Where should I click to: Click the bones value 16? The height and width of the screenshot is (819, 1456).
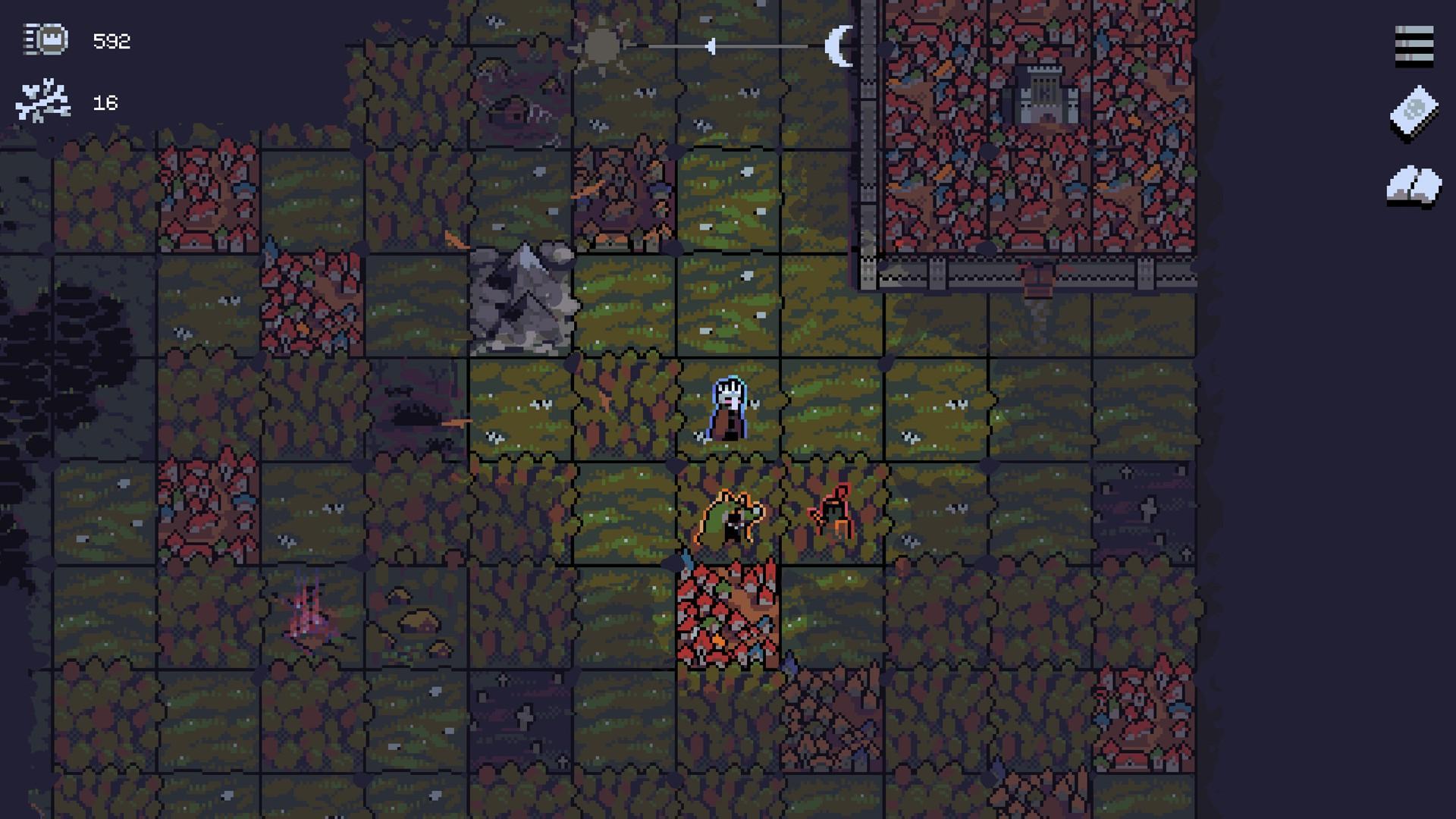point(105,101)
